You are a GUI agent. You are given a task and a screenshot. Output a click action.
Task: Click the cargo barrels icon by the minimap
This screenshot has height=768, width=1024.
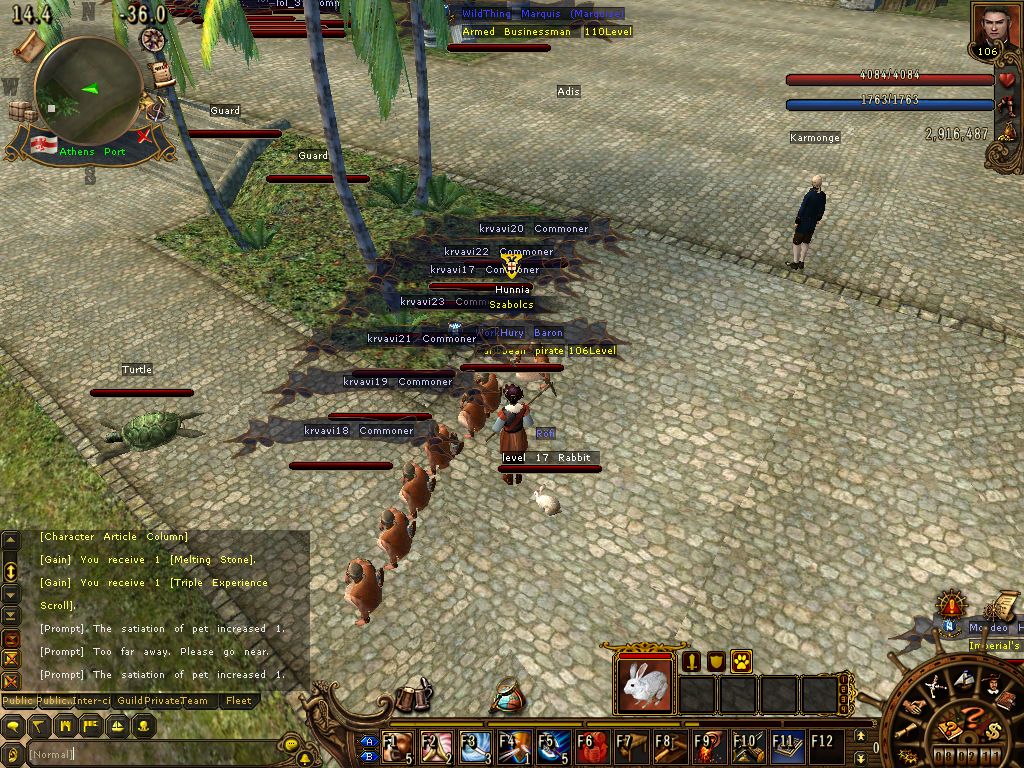click(x=22, y=111)
